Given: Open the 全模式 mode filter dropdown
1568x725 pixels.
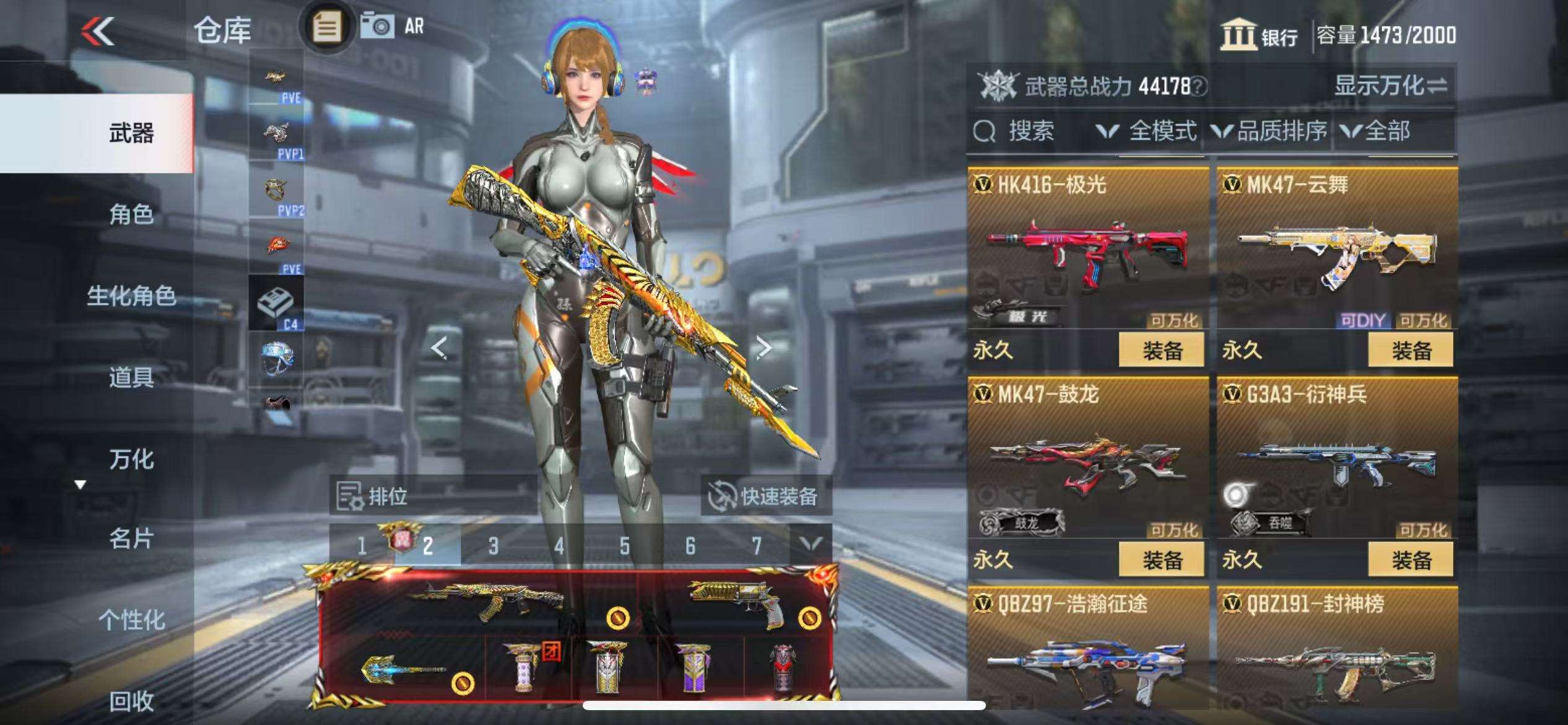Looking at the screenshot, I should (1147, 131).
